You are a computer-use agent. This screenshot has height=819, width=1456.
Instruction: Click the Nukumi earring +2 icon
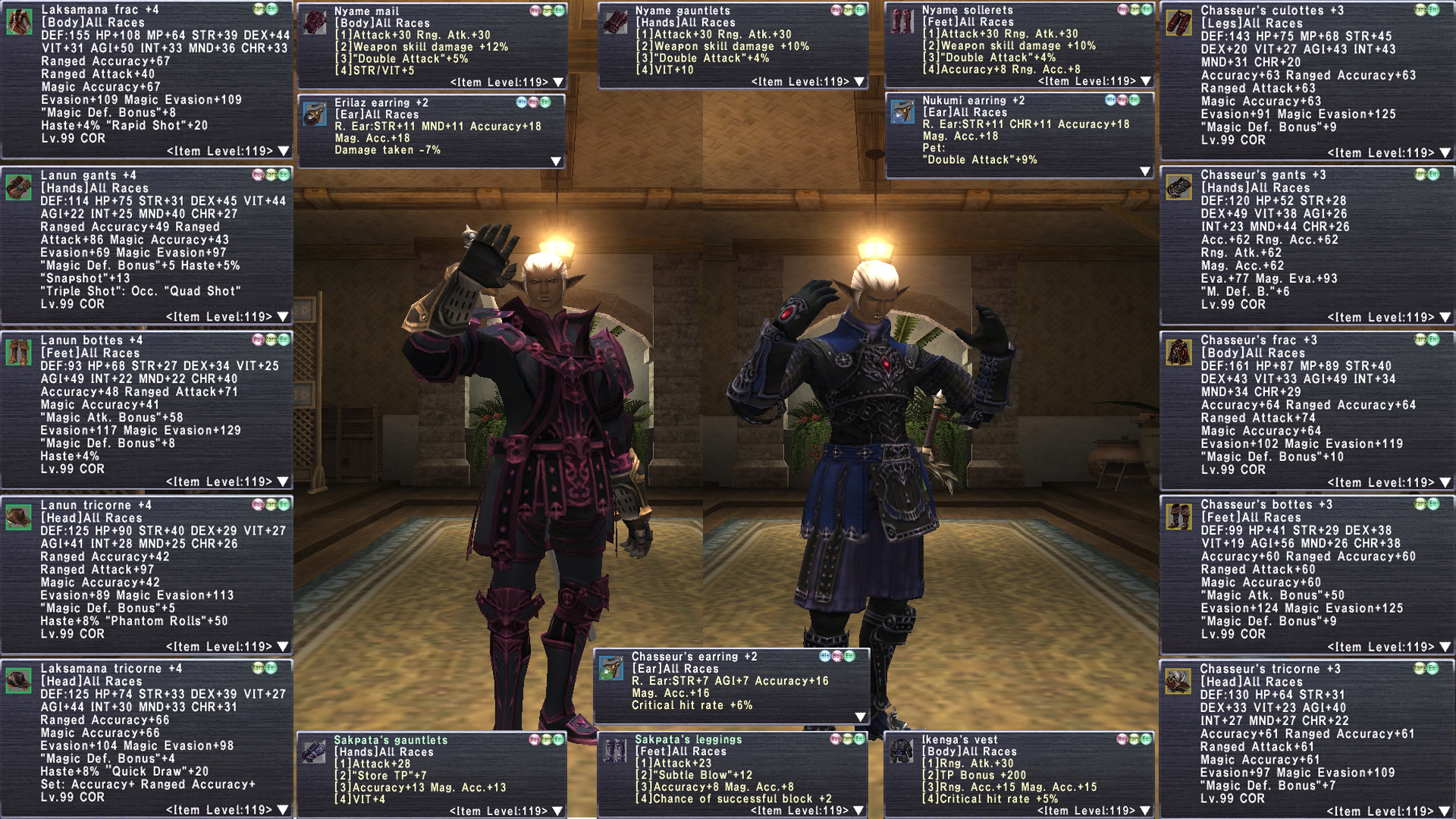pyautogui.click(x=902, y=111)
